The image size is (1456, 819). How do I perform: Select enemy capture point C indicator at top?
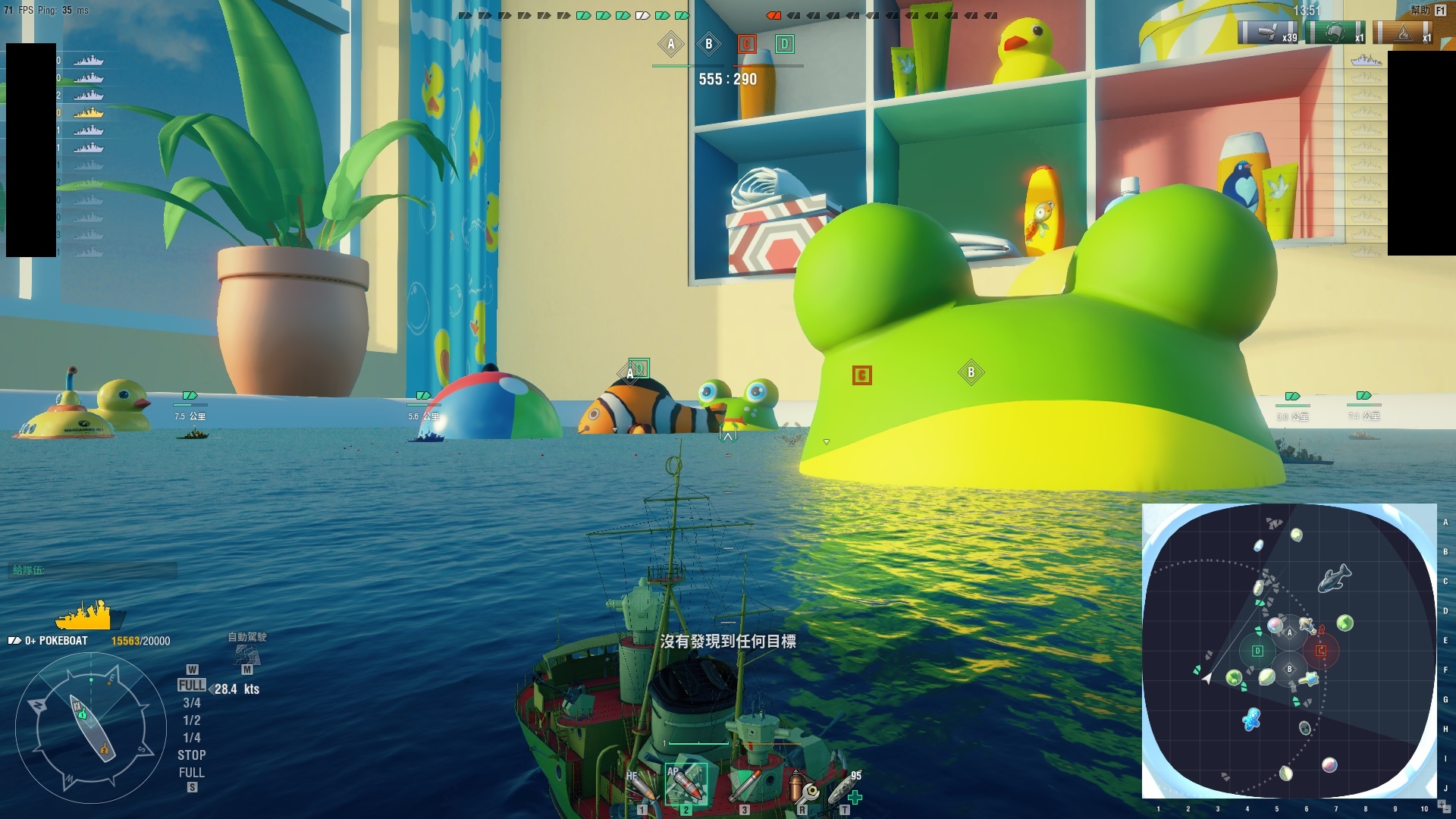[747, 44]
